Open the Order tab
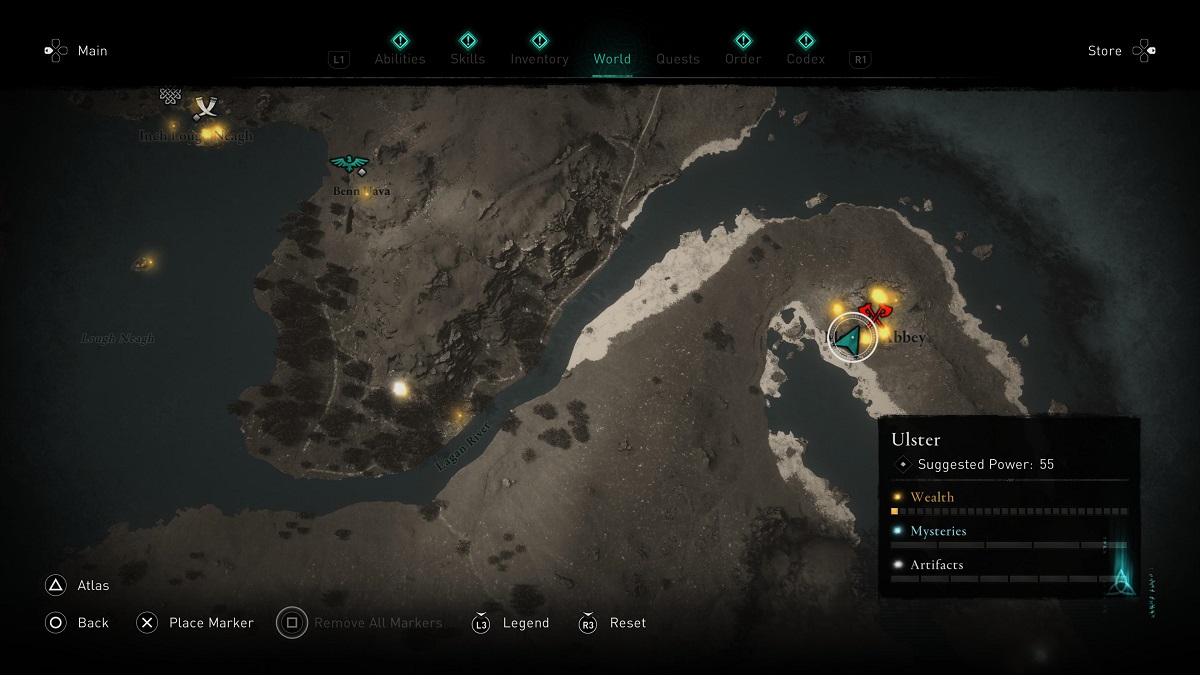 (743, 58)
